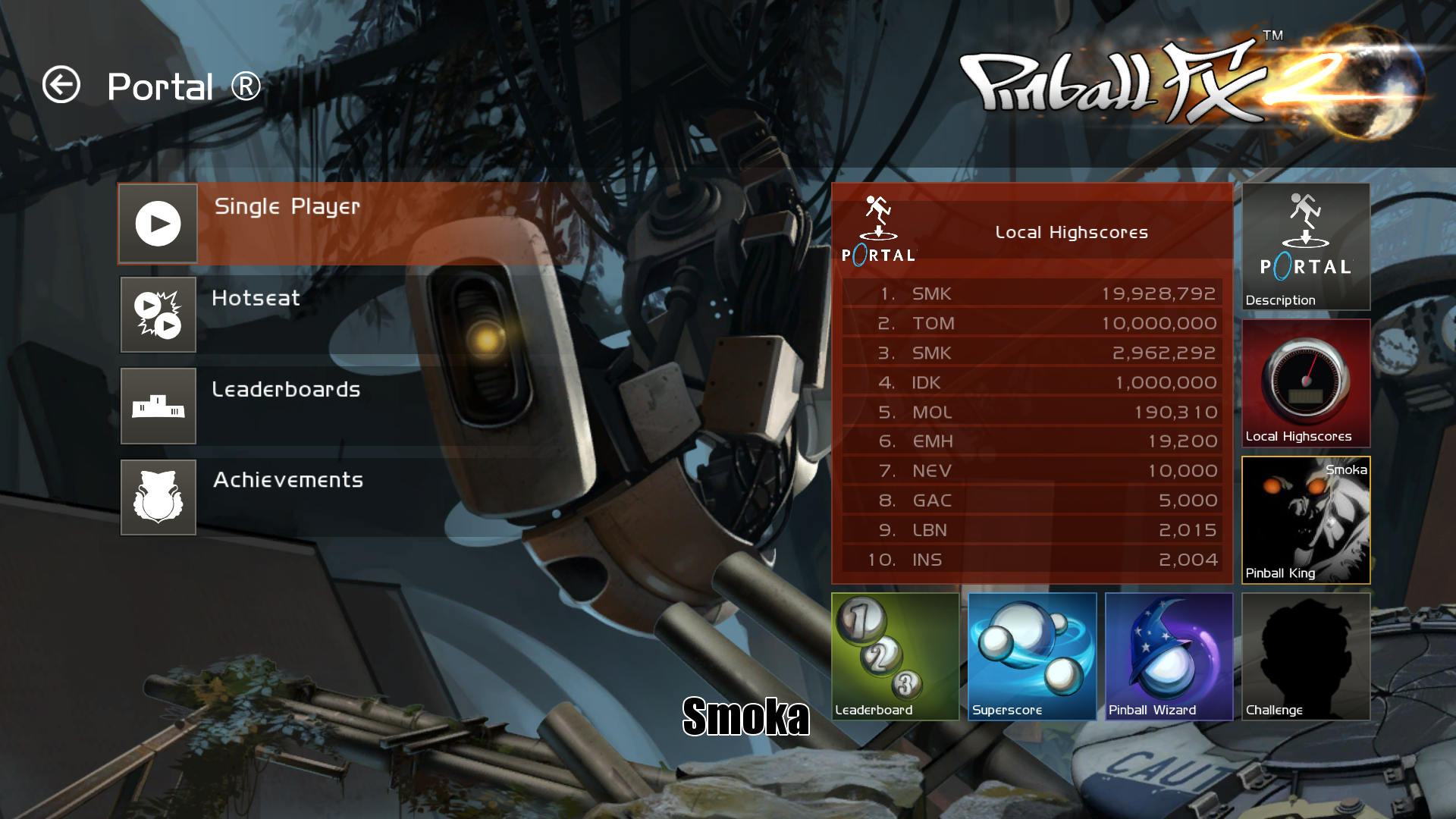
Task: Open the Pinball King tile
Action: [1306, 520]
